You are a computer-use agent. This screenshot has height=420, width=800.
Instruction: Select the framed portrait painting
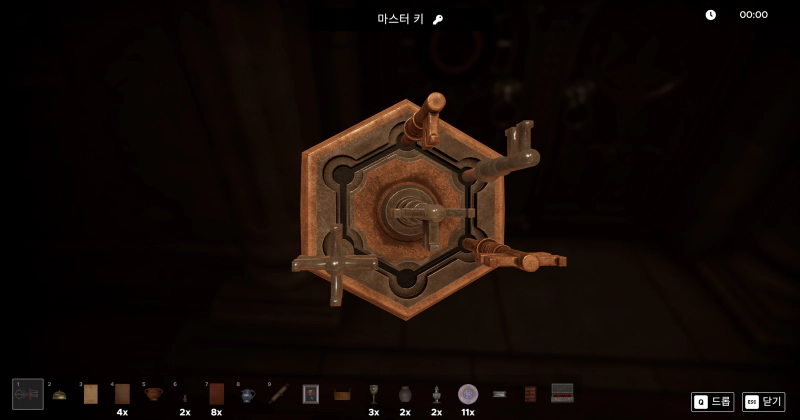(311, 394)
